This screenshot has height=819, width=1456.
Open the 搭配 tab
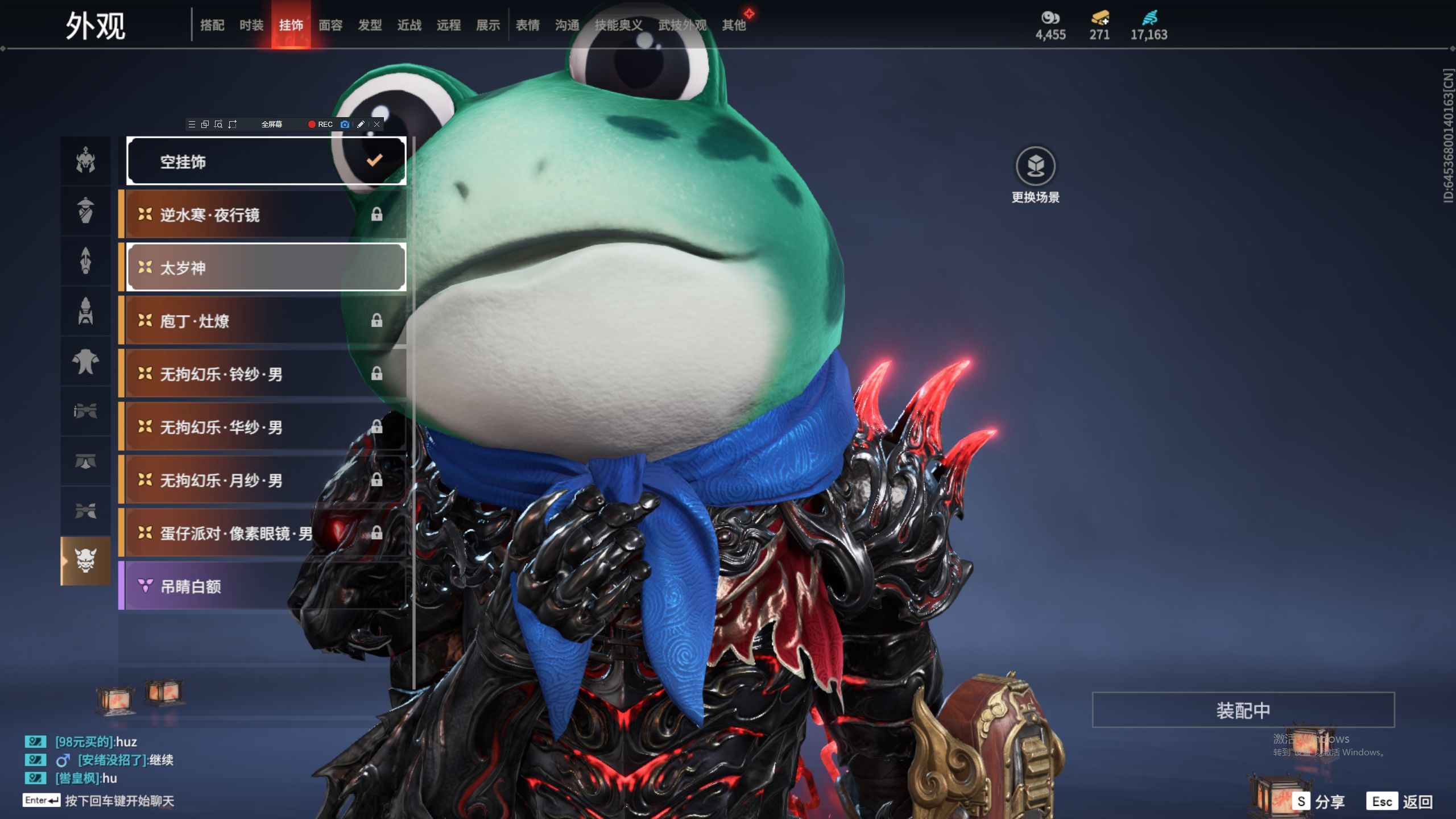point(212,25)
